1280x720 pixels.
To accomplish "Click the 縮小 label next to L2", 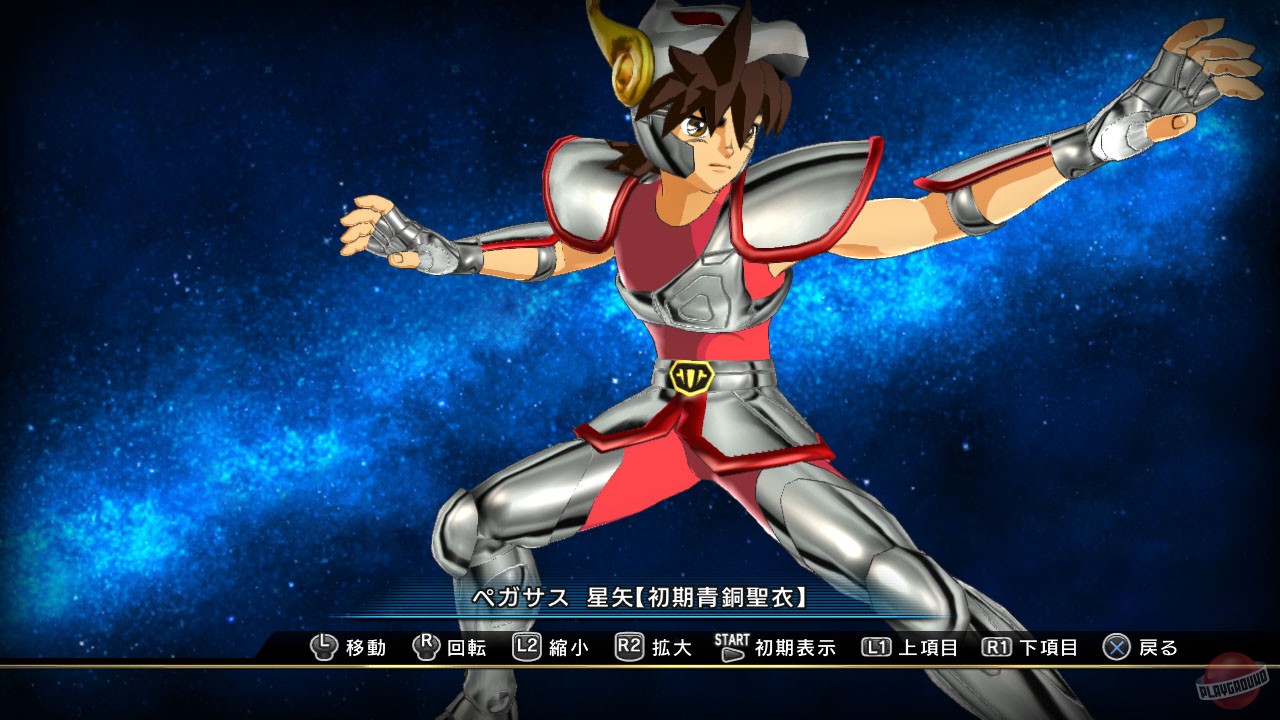I will tap(567, 648).
